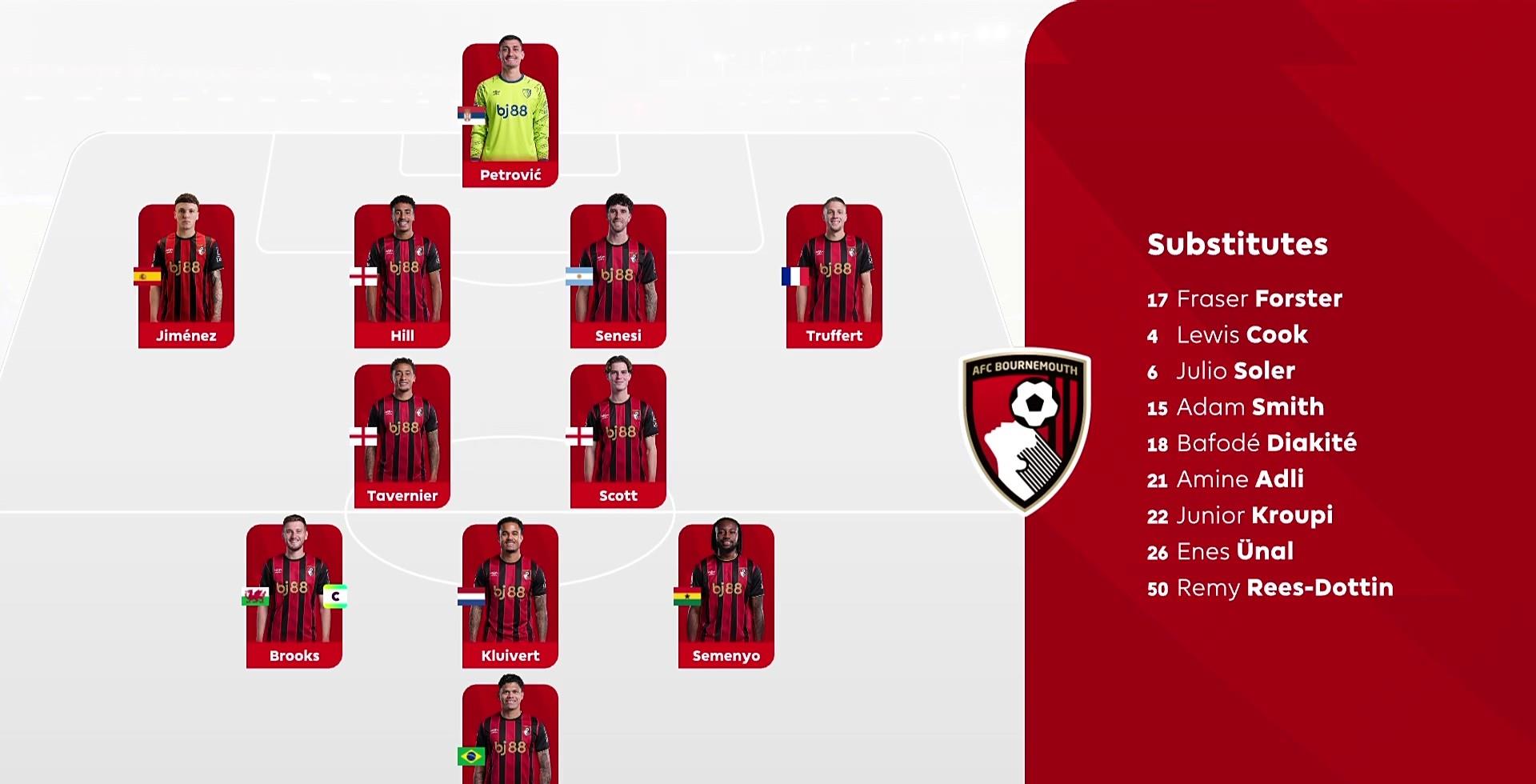Image resolution: width=1536 pixels, height=784 pixels.
Task: Choose the Scott player card
Action: tap(618, 435)
